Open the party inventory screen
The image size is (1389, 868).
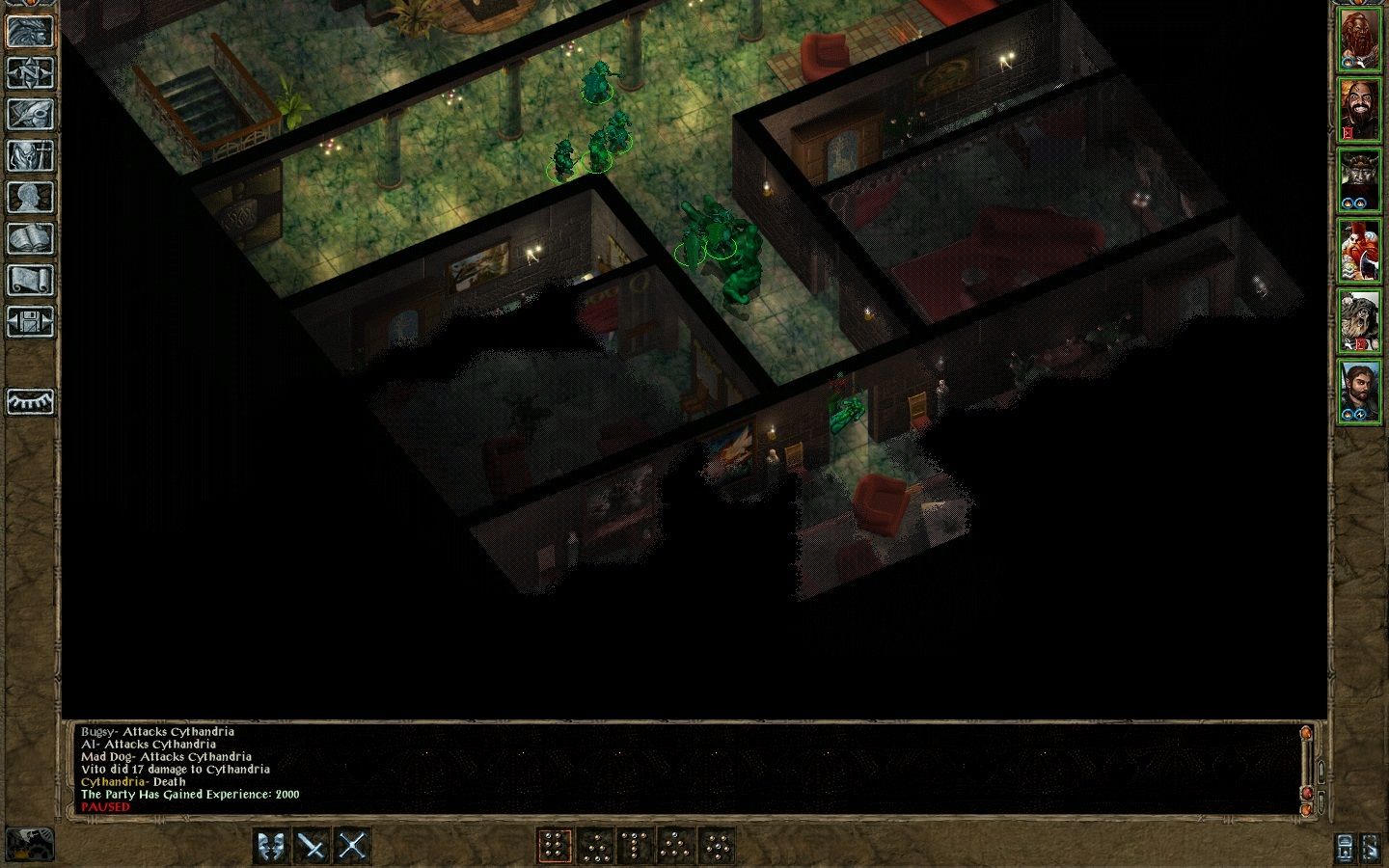click(x=30, y=155)
